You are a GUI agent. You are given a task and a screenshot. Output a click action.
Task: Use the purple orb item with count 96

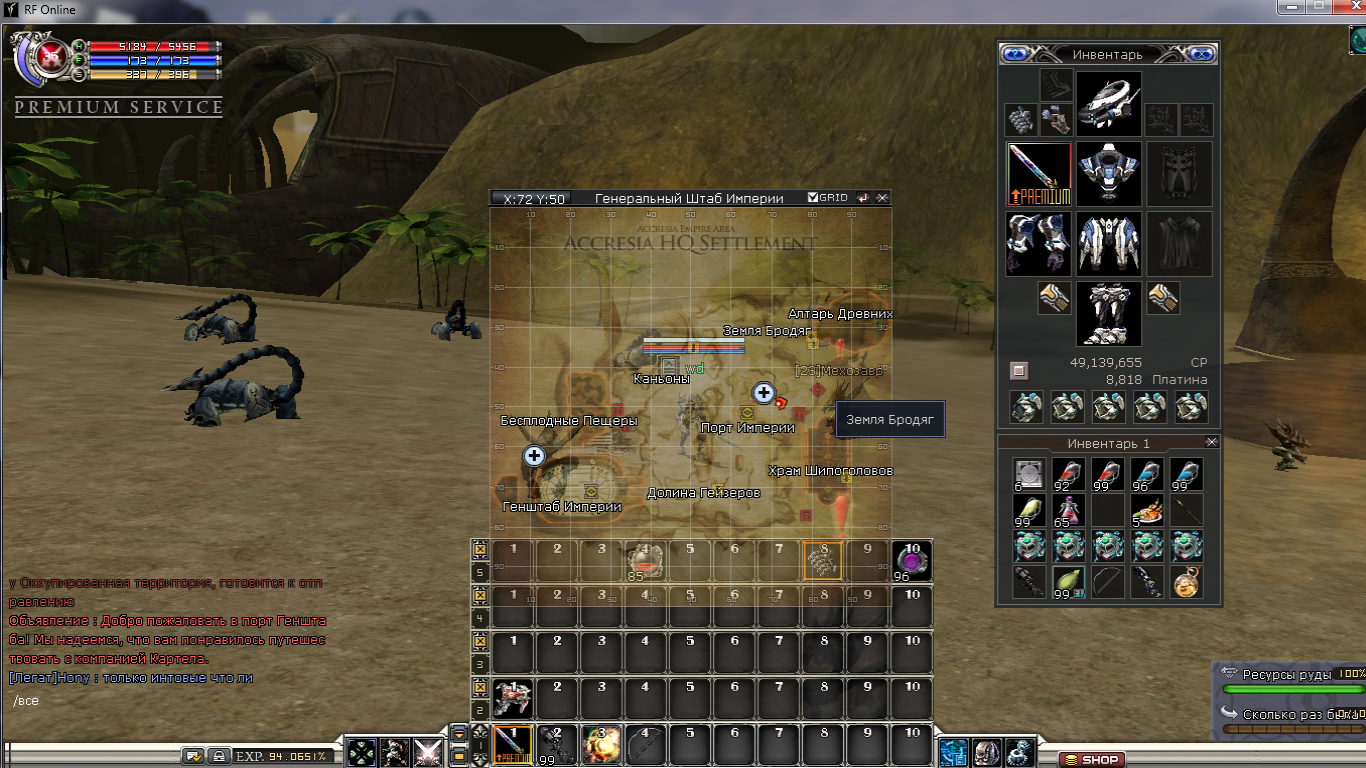pyautogui.click(x=911, y=561)
